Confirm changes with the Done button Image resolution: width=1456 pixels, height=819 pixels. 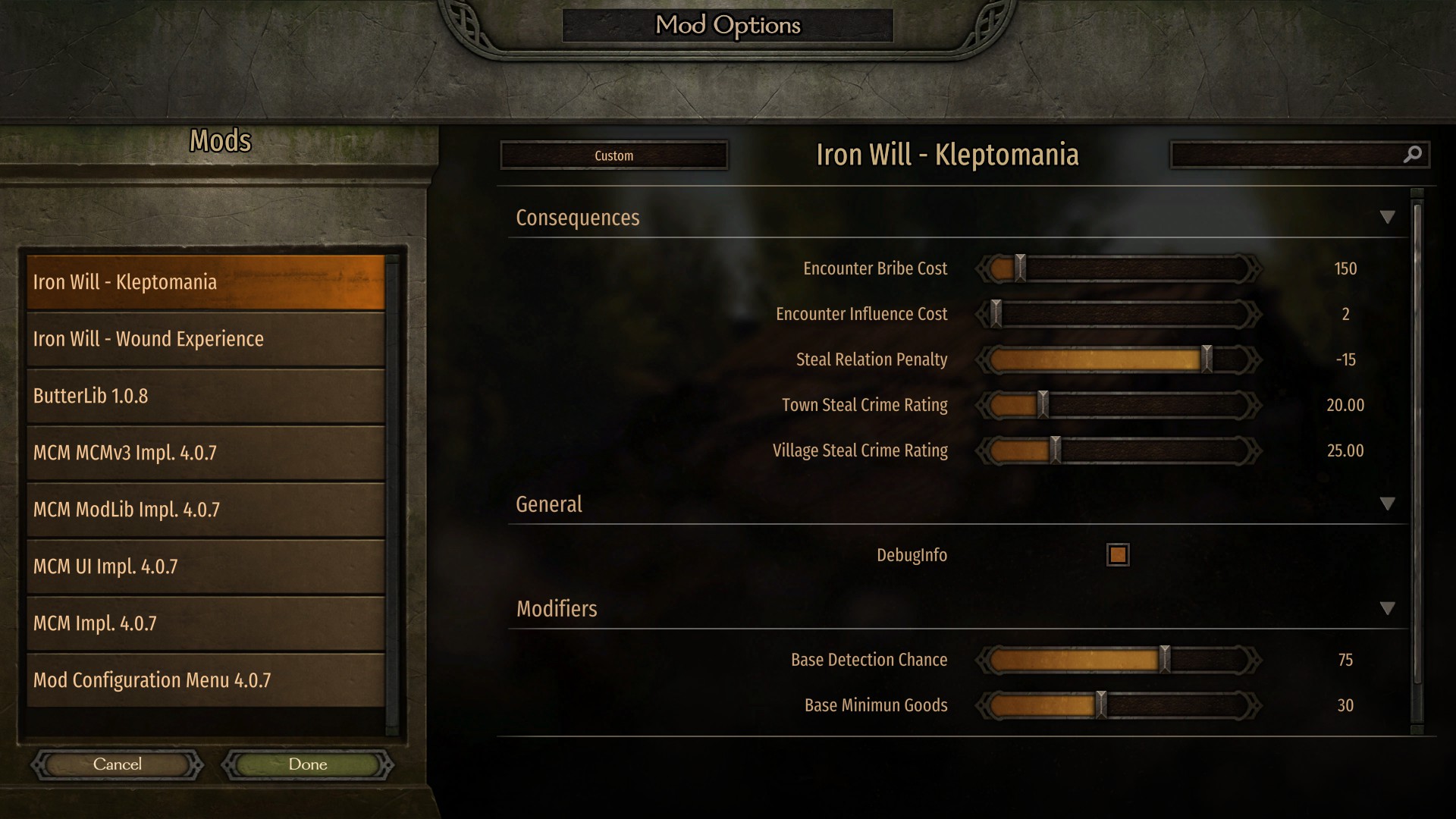[x=308, y=764]
